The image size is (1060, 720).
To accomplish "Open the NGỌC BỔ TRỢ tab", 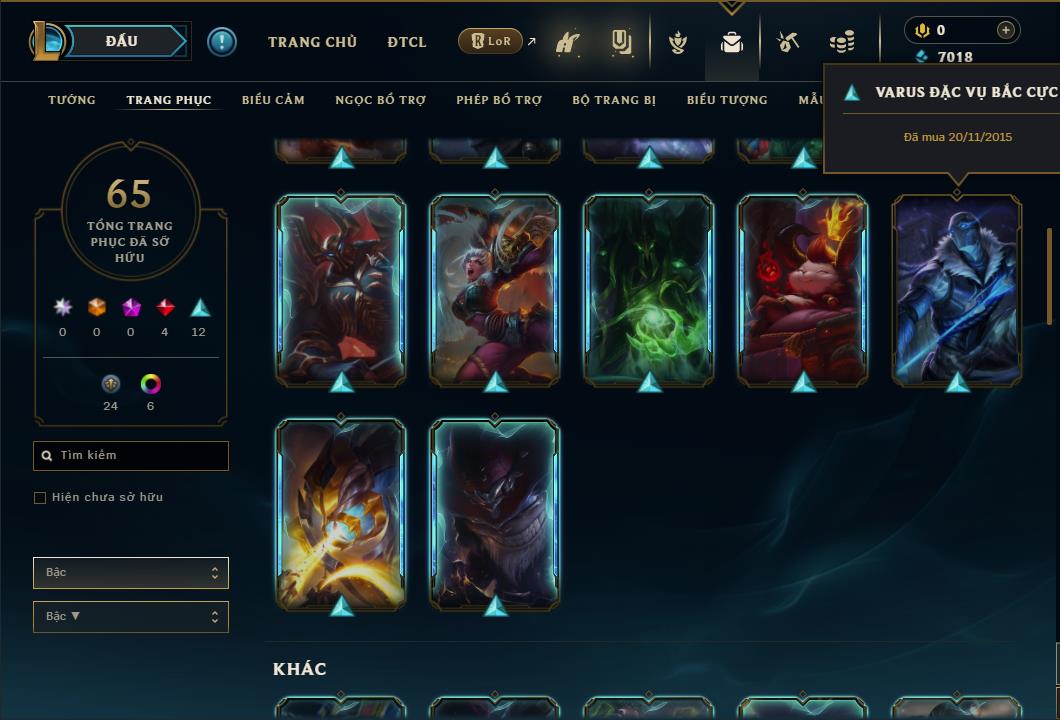I will 380,100.
